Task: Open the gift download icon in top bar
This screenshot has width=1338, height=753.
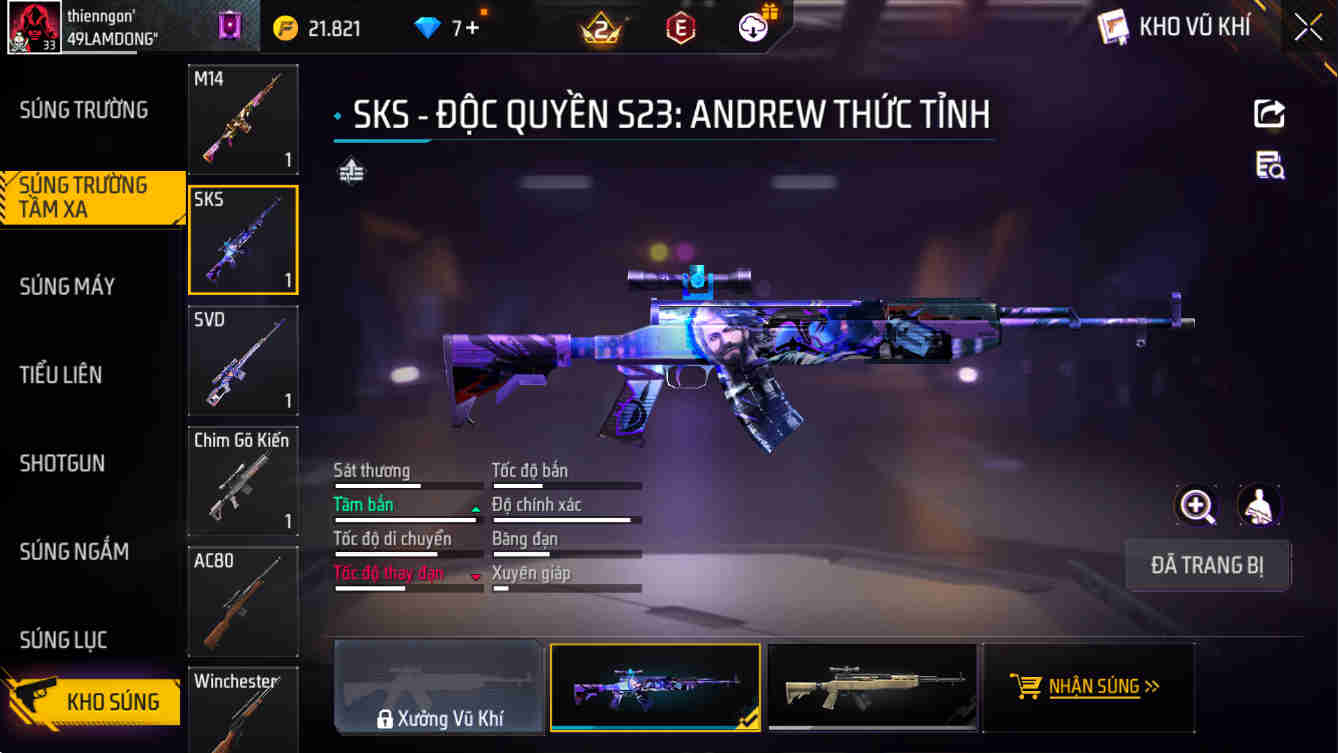Action: coord(752,27)
